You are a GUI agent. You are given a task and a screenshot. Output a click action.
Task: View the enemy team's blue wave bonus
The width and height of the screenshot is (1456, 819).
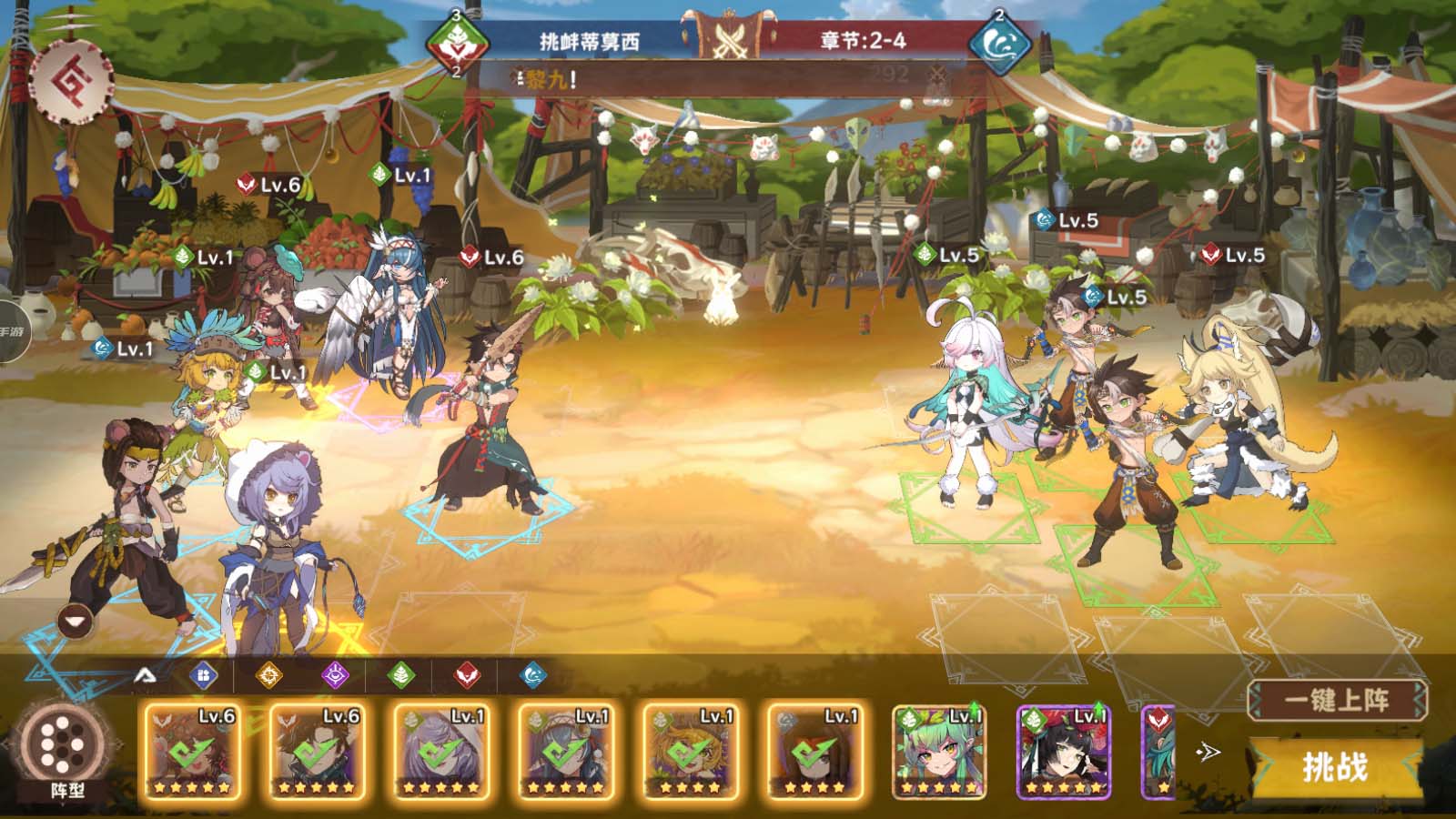(x=999, y=43)
